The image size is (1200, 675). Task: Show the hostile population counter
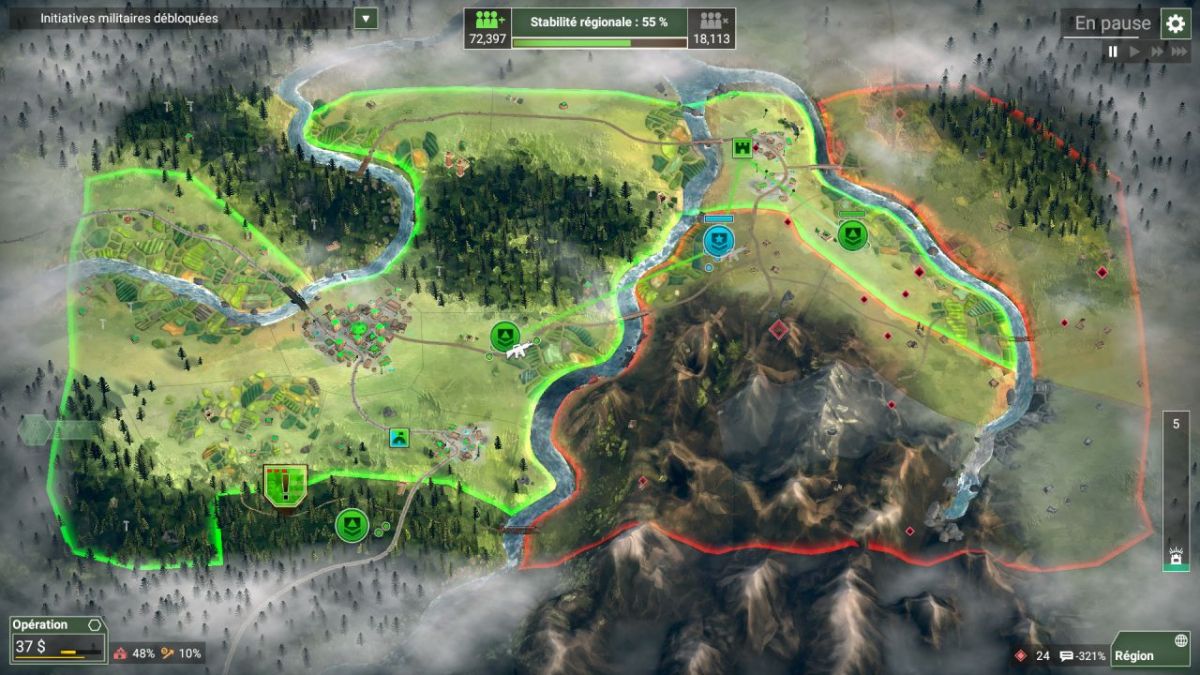click(711, 28)
